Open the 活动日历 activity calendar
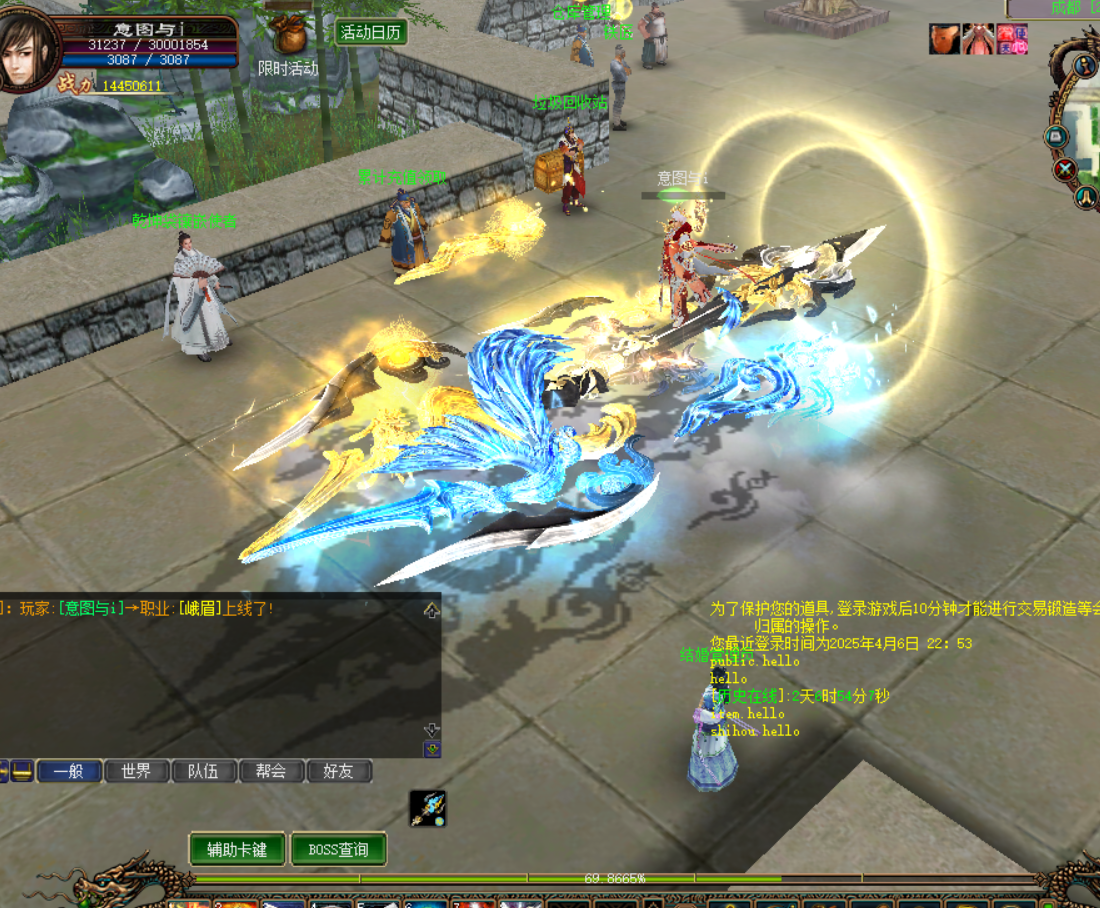 371,32
